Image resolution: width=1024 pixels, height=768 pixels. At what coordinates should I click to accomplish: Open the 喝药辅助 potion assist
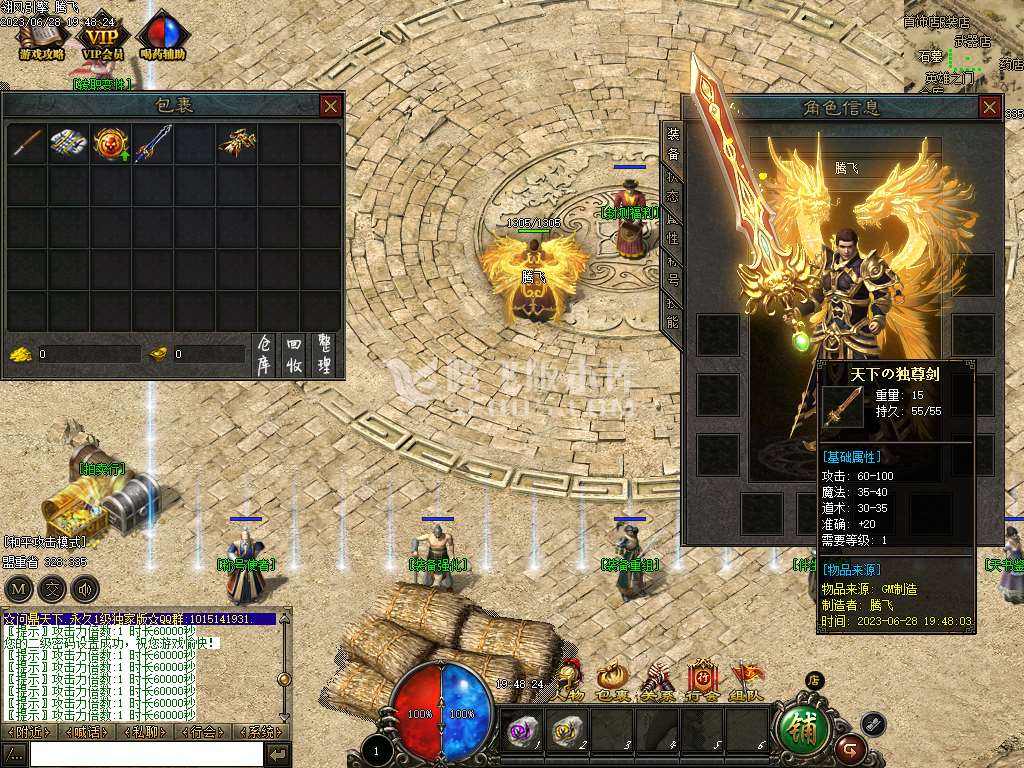click(165, 38)
